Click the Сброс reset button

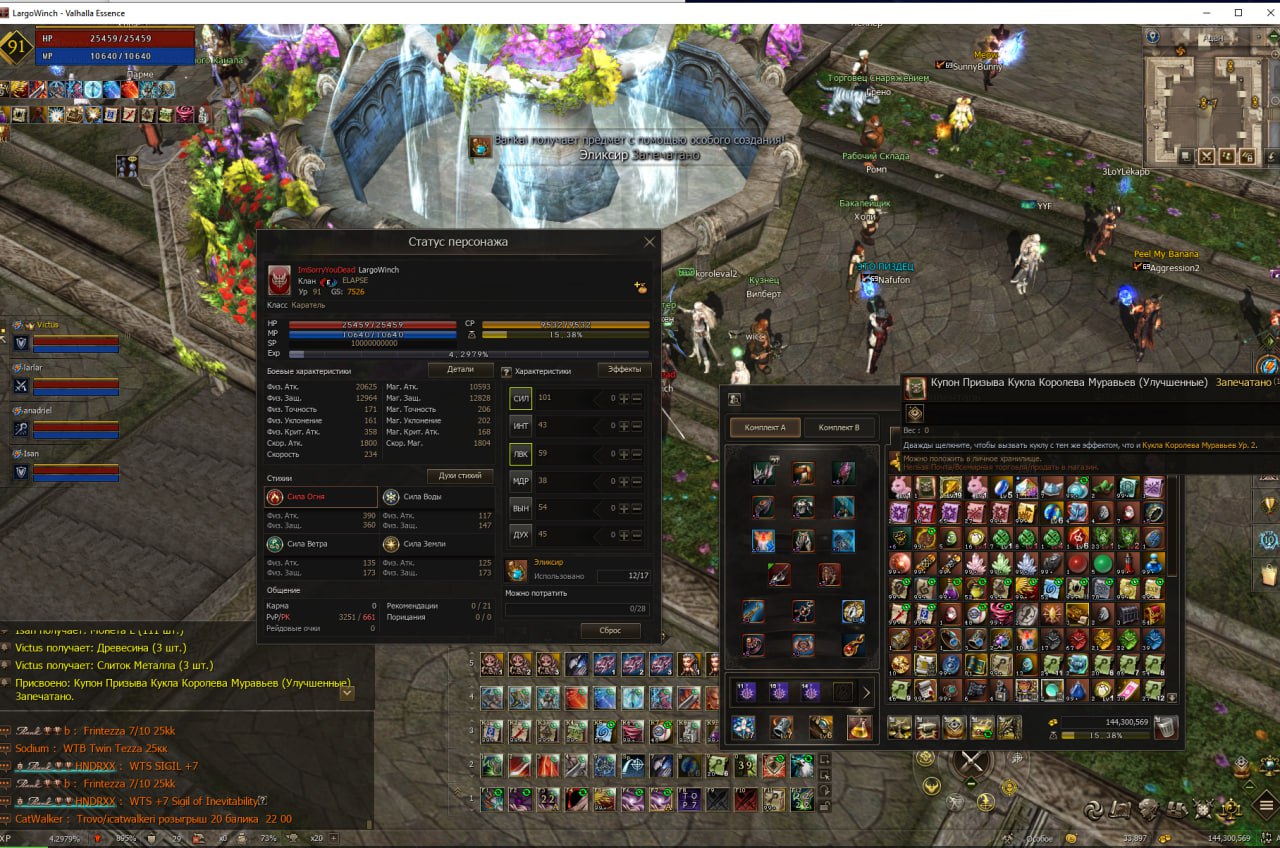(609, 631)
